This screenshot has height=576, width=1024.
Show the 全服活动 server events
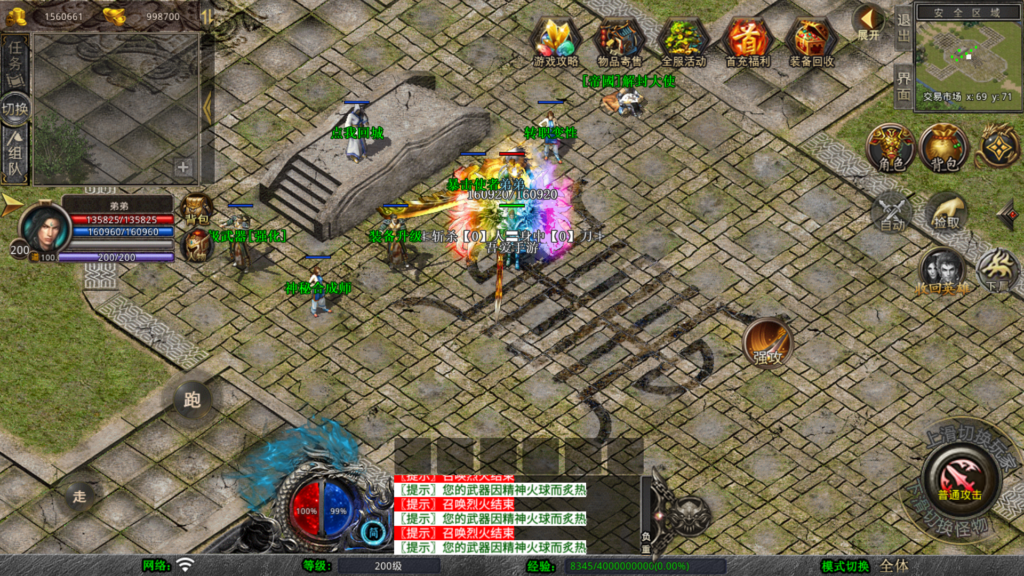pos(682,41)
